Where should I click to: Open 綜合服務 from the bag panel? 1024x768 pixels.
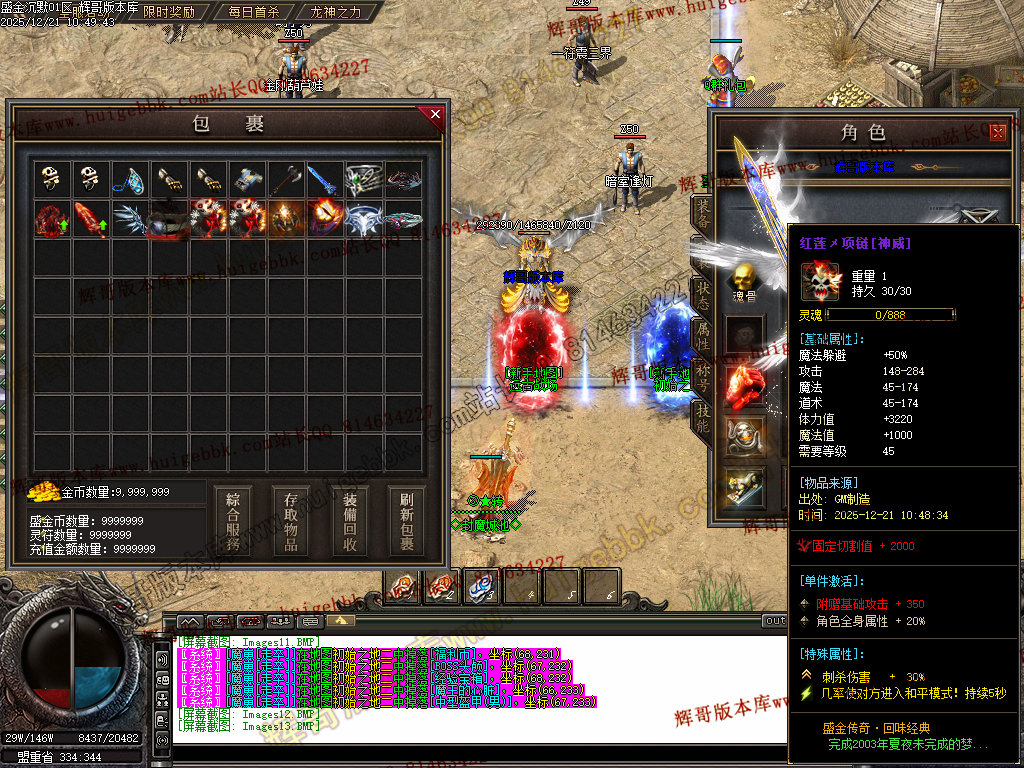(x=233, y=520)
